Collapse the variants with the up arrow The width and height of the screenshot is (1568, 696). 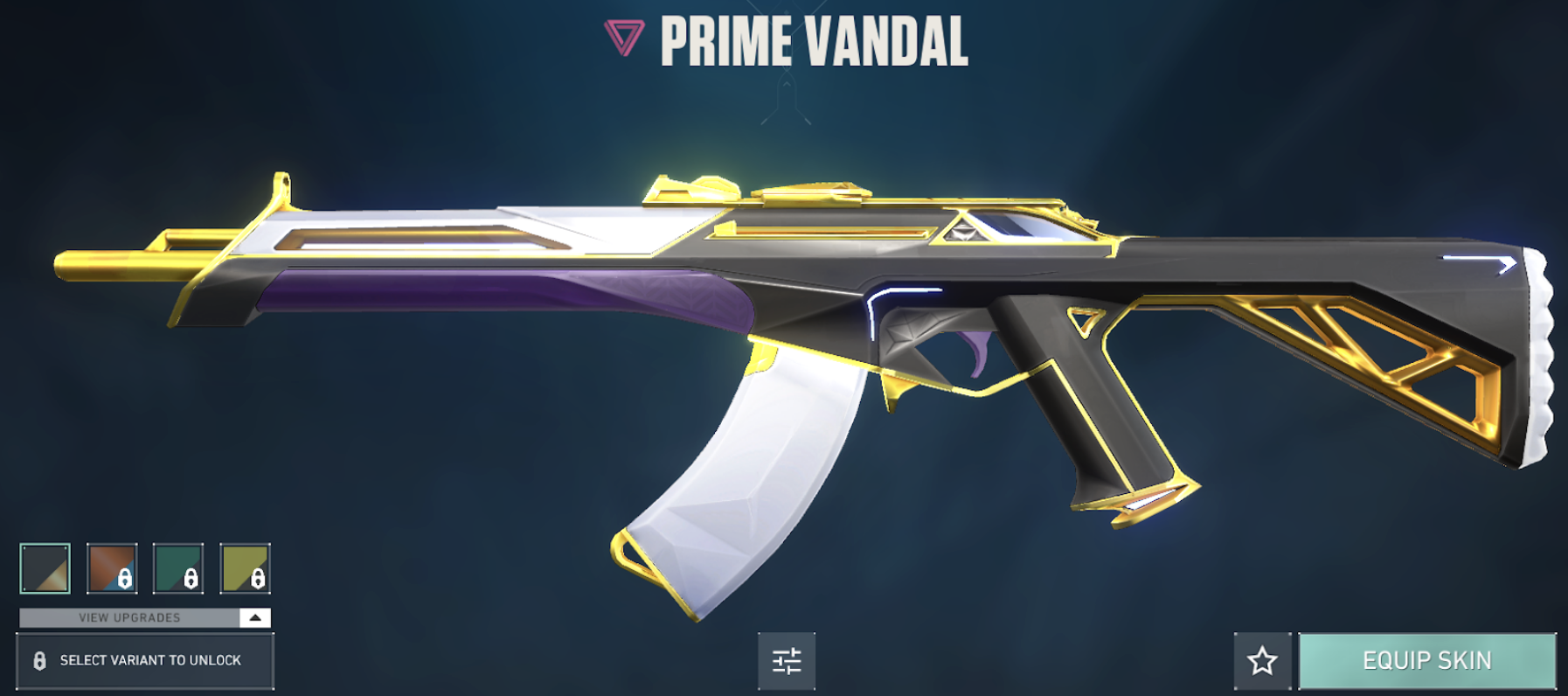(254, 617)
